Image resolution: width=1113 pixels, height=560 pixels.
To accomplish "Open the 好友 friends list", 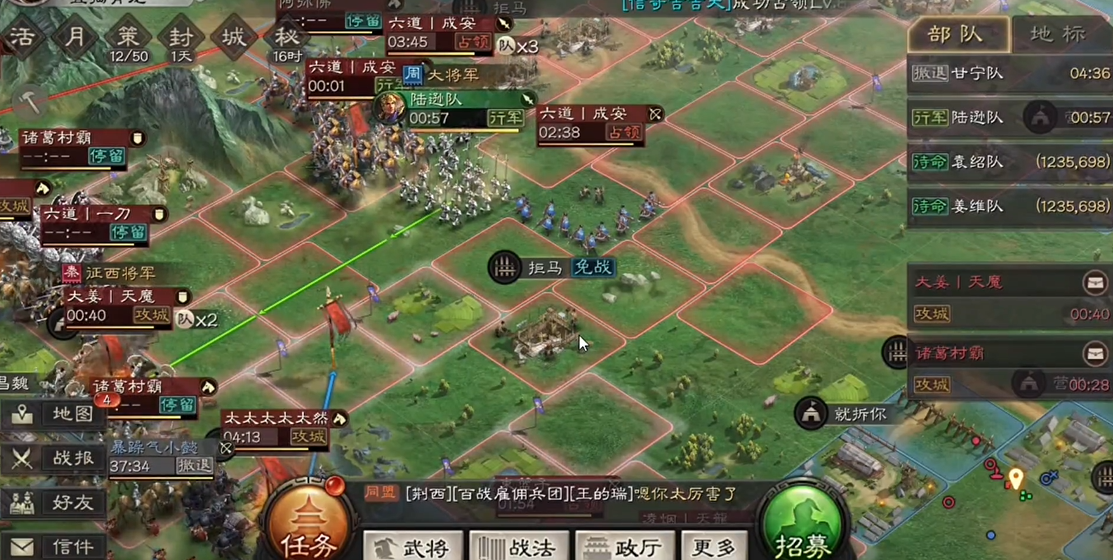I will (54, 503).
